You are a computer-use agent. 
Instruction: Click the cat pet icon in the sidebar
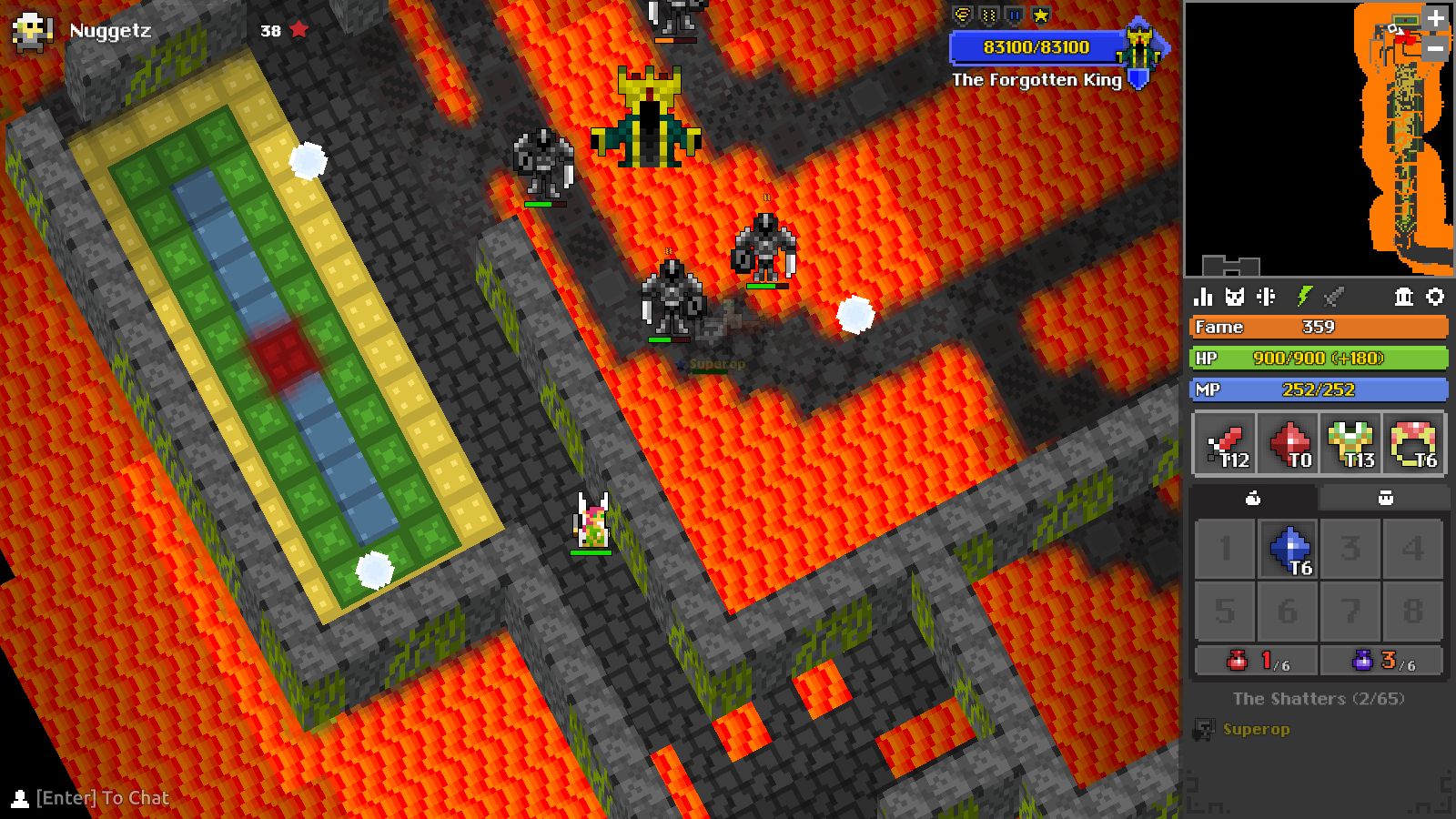(x=1236, y=295)
